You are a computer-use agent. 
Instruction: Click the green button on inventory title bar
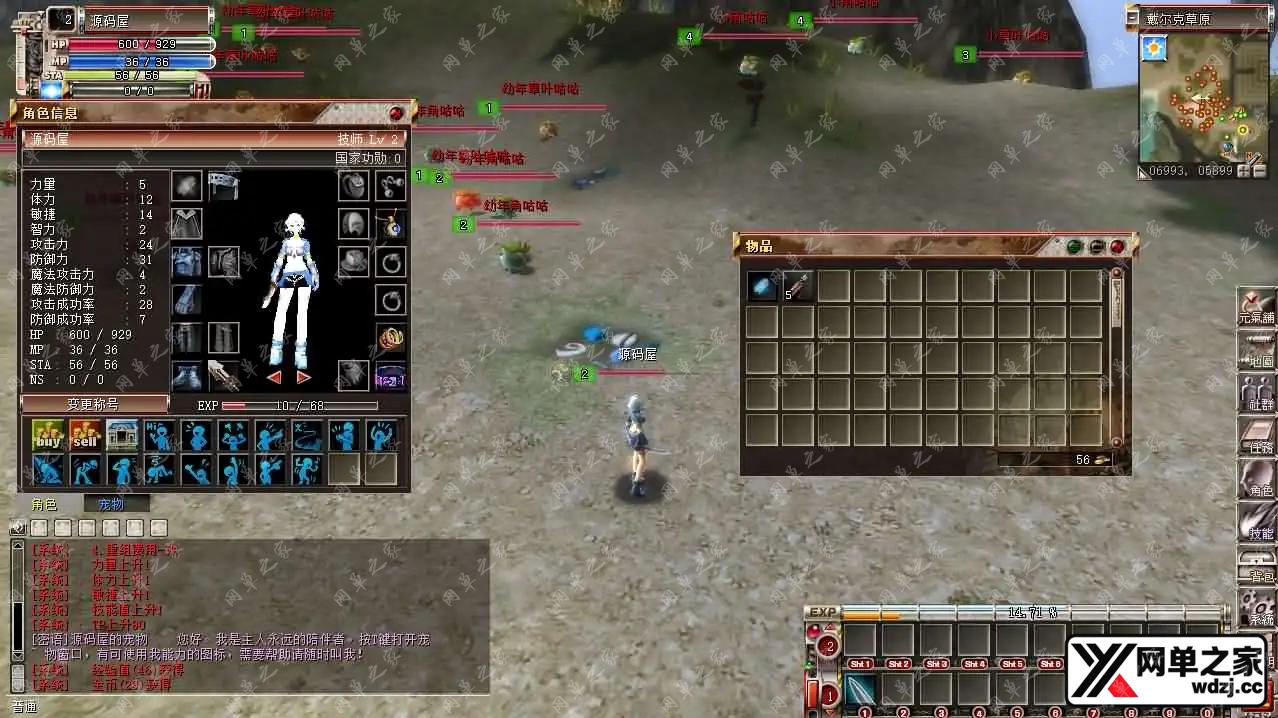click(x=1074, y=246)
